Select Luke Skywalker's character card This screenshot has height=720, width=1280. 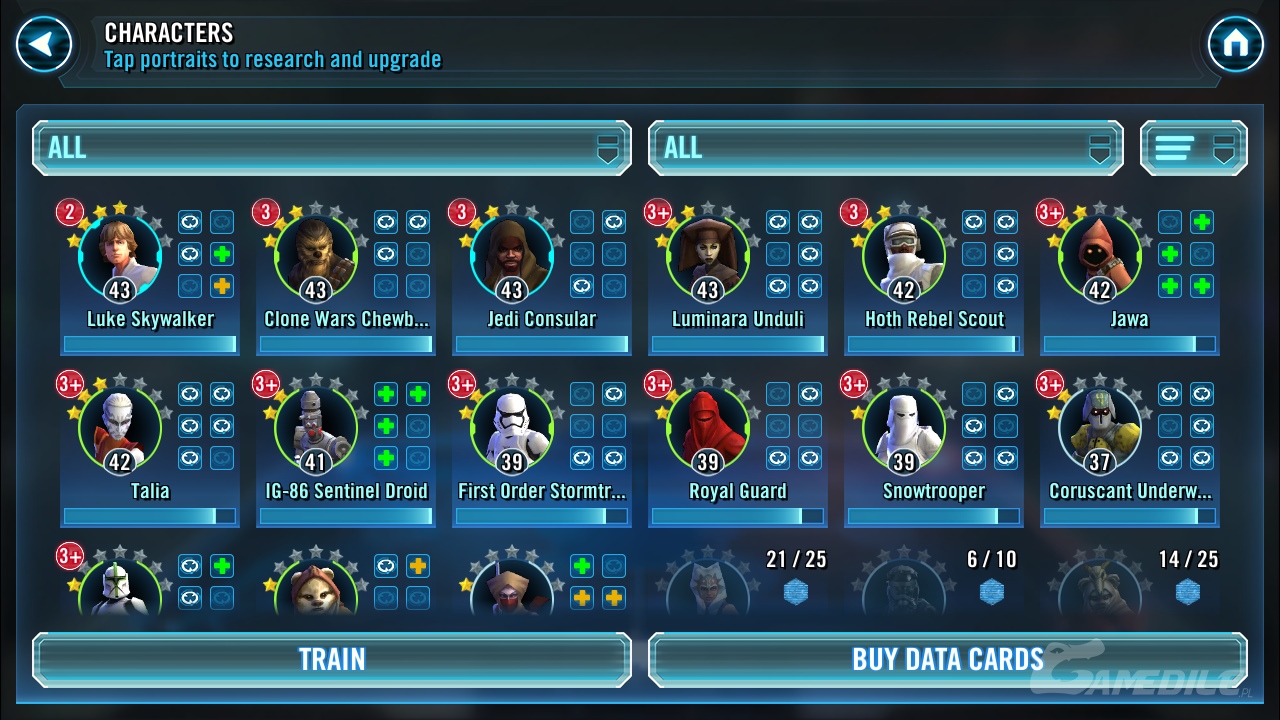[x=120, y=257]
